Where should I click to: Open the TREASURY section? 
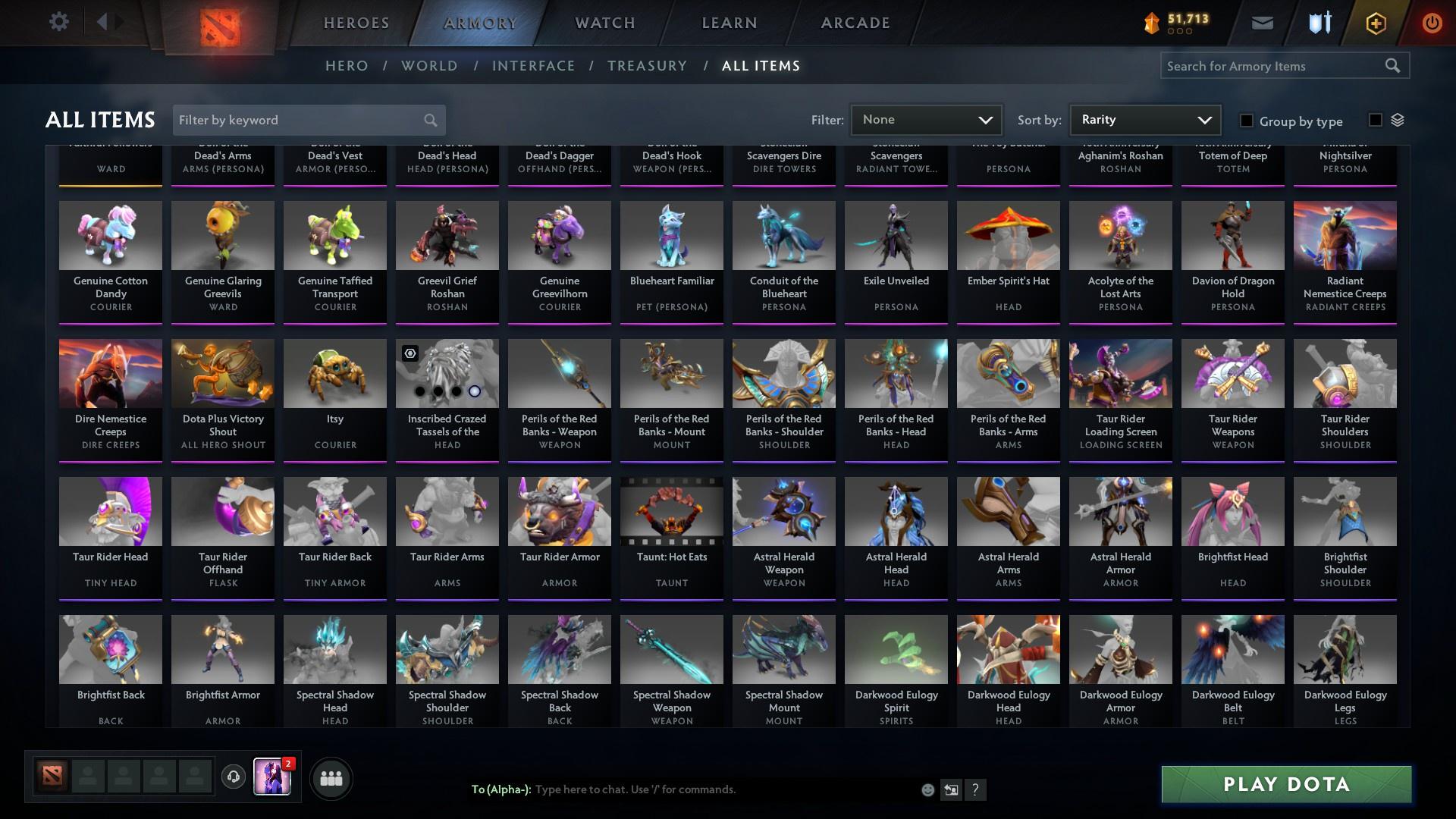[x=647, y=66]
